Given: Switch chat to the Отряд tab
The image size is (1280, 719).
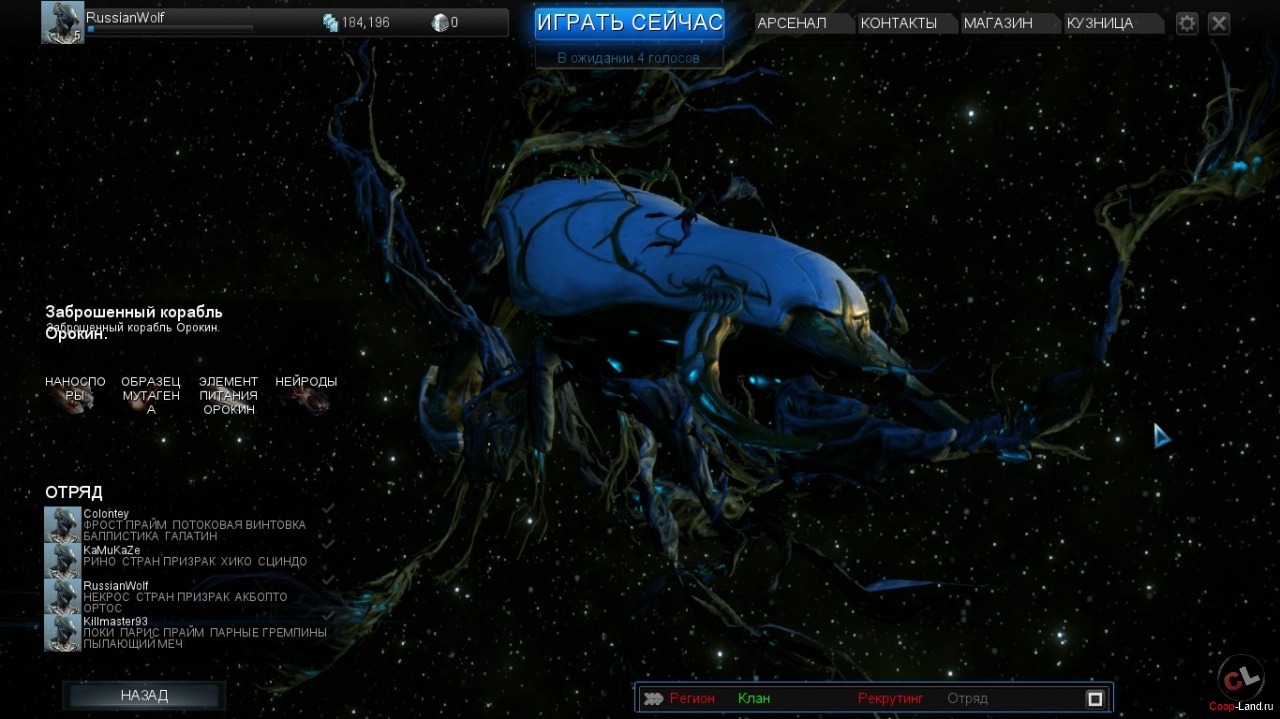Looking at the screenshot, I should [967, 698].
